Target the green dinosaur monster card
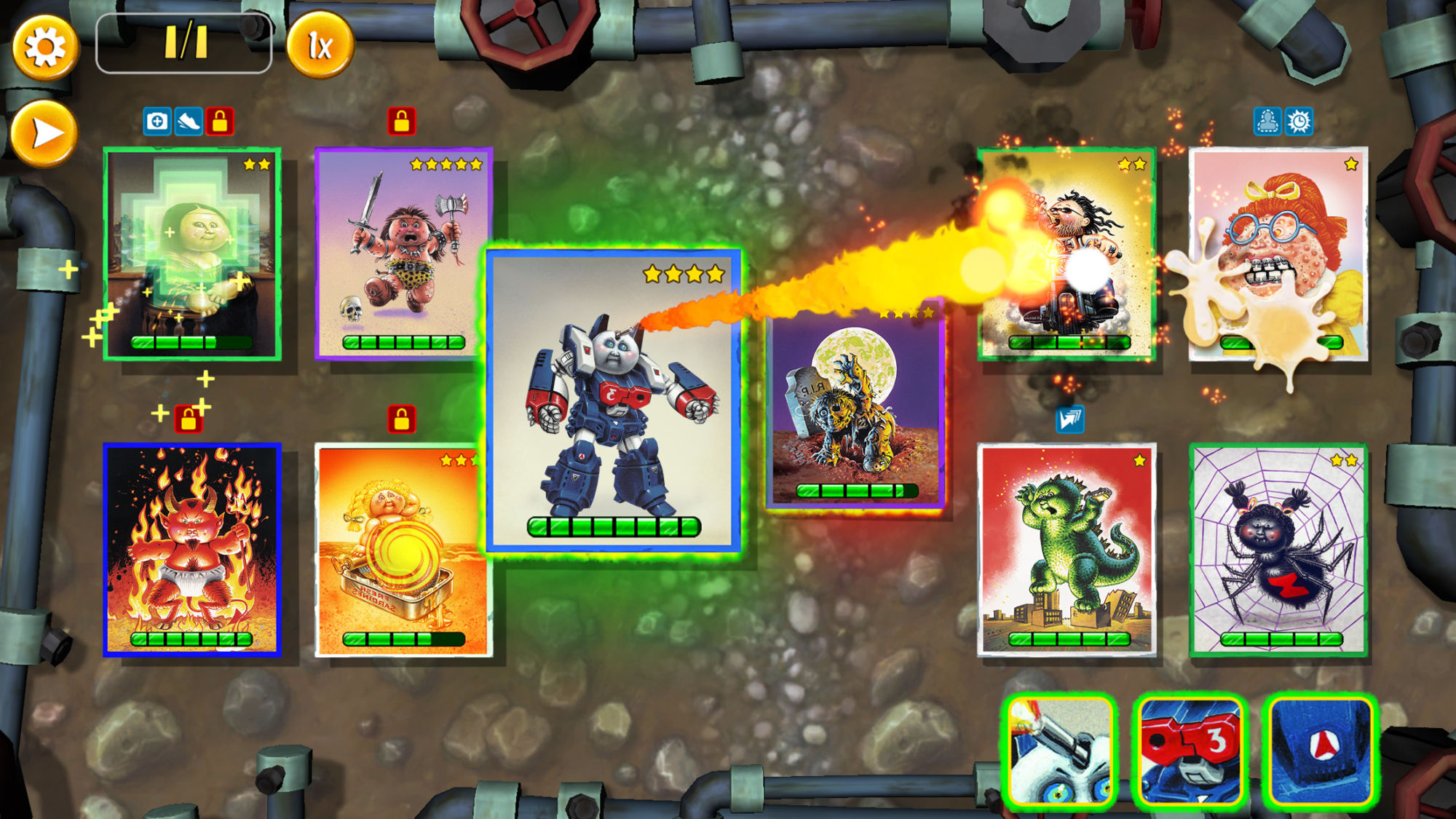Screen dimensions: 1456x819 [x=1067, y=550]
